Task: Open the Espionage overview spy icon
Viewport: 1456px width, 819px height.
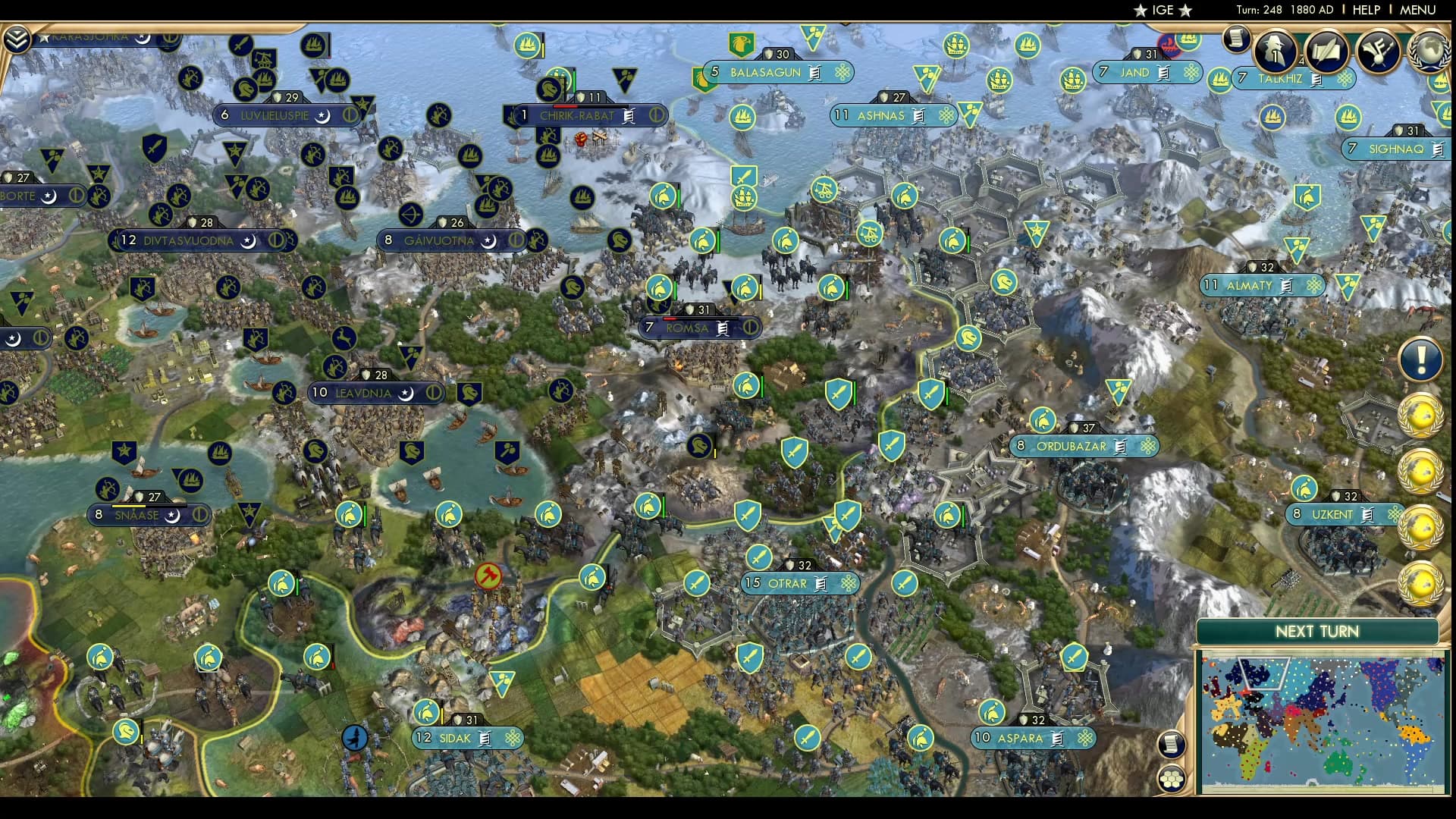Action: 1275,50
